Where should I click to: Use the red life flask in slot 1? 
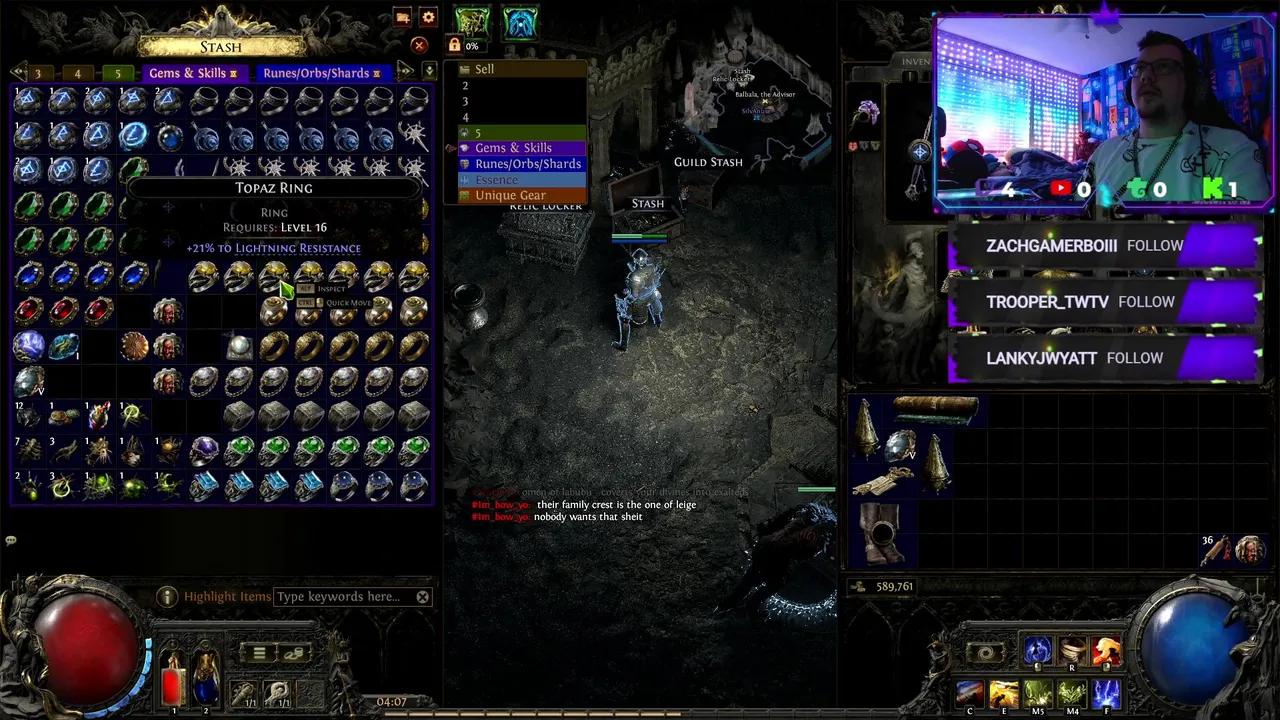tap(174, 683)
